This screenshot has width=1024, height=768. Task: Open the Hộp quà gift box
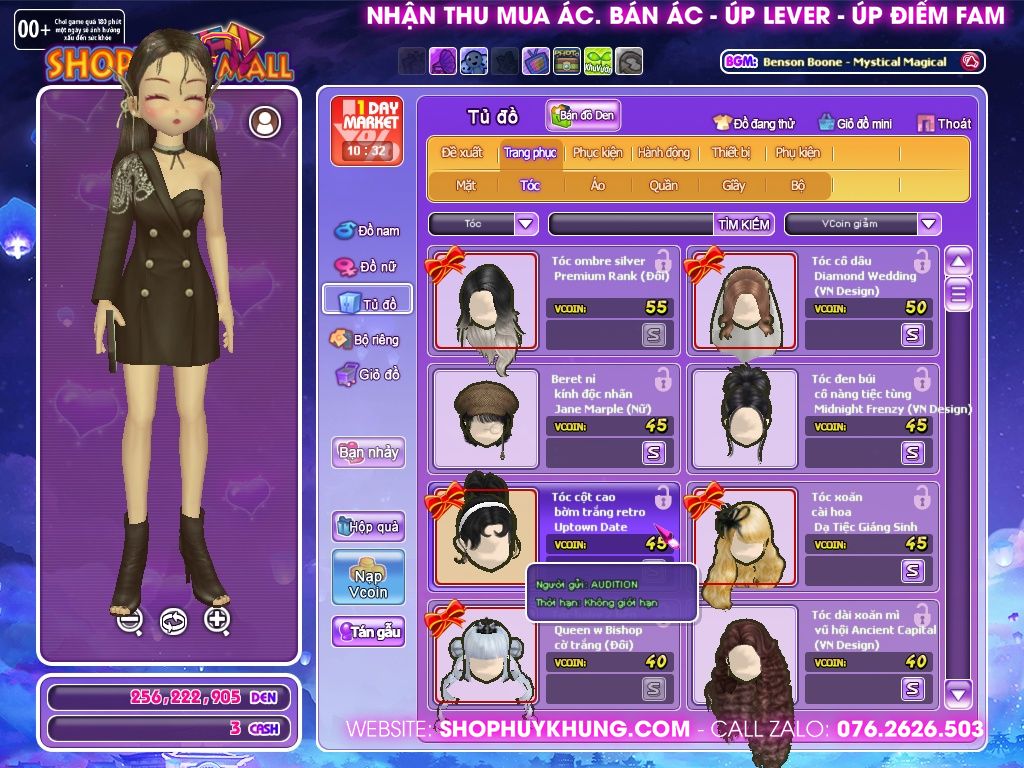coord(368,526)
